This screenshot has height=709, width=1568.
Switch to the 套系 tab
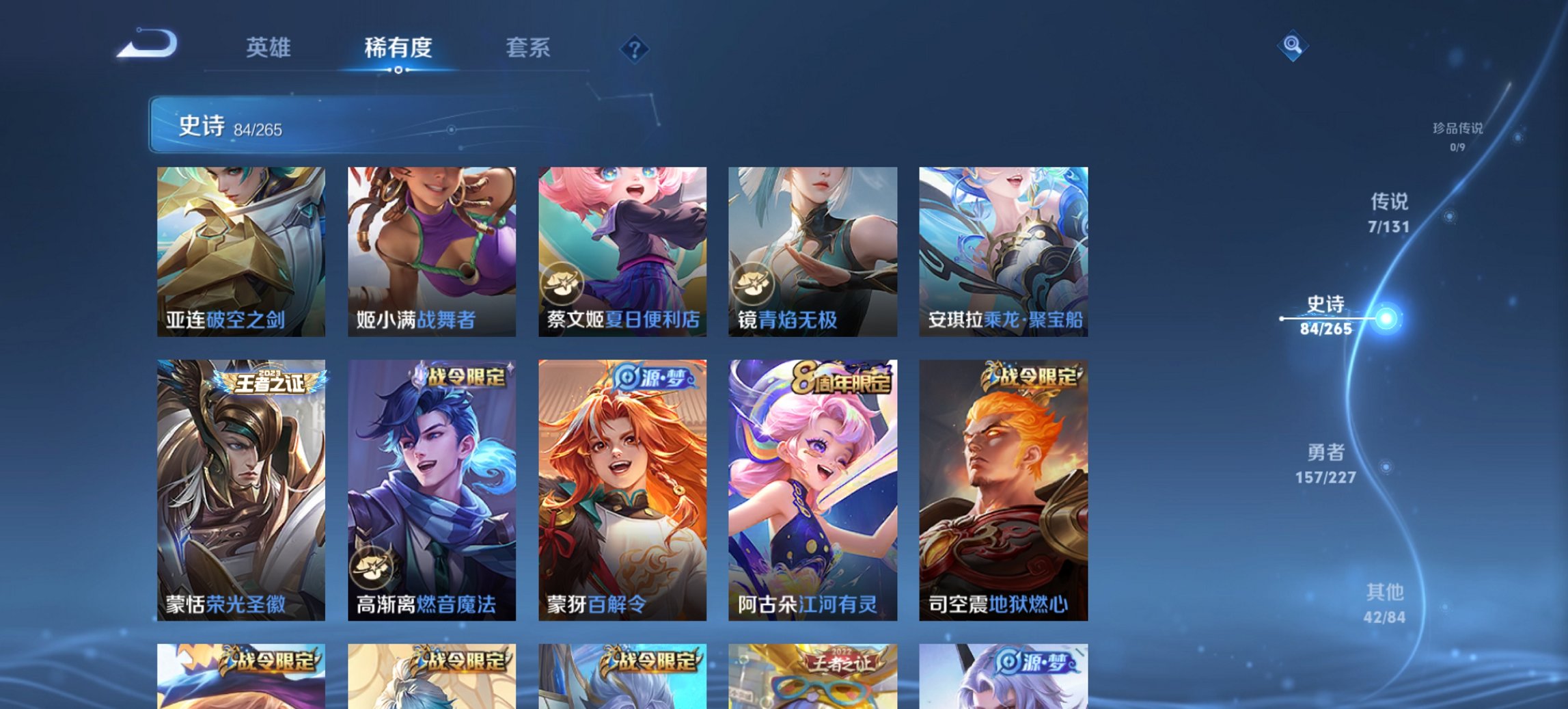point(528,49)
